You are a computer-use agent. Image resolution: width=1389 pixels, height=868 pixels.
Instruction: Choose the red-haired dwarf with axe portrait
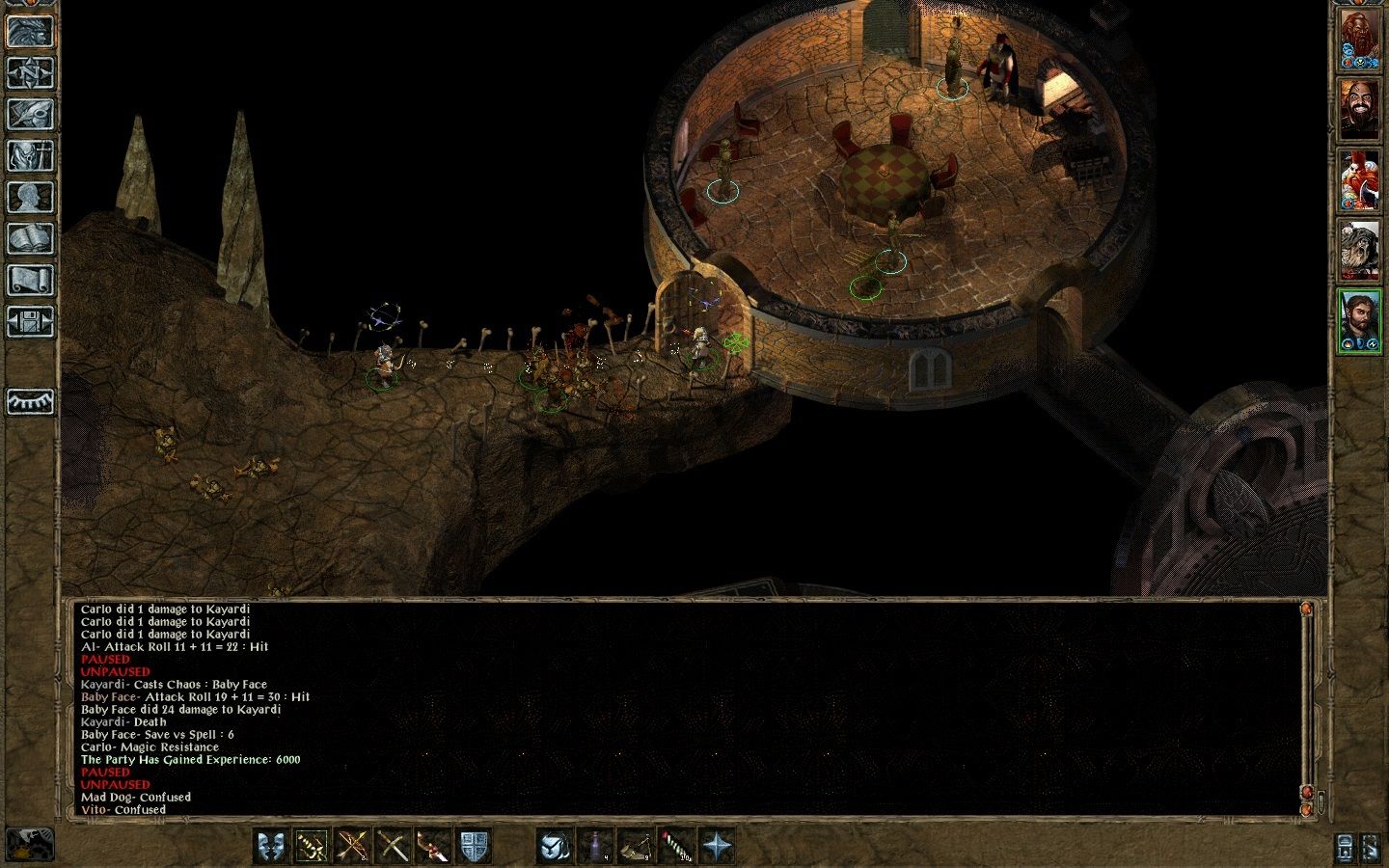[x=1360, y=181]
